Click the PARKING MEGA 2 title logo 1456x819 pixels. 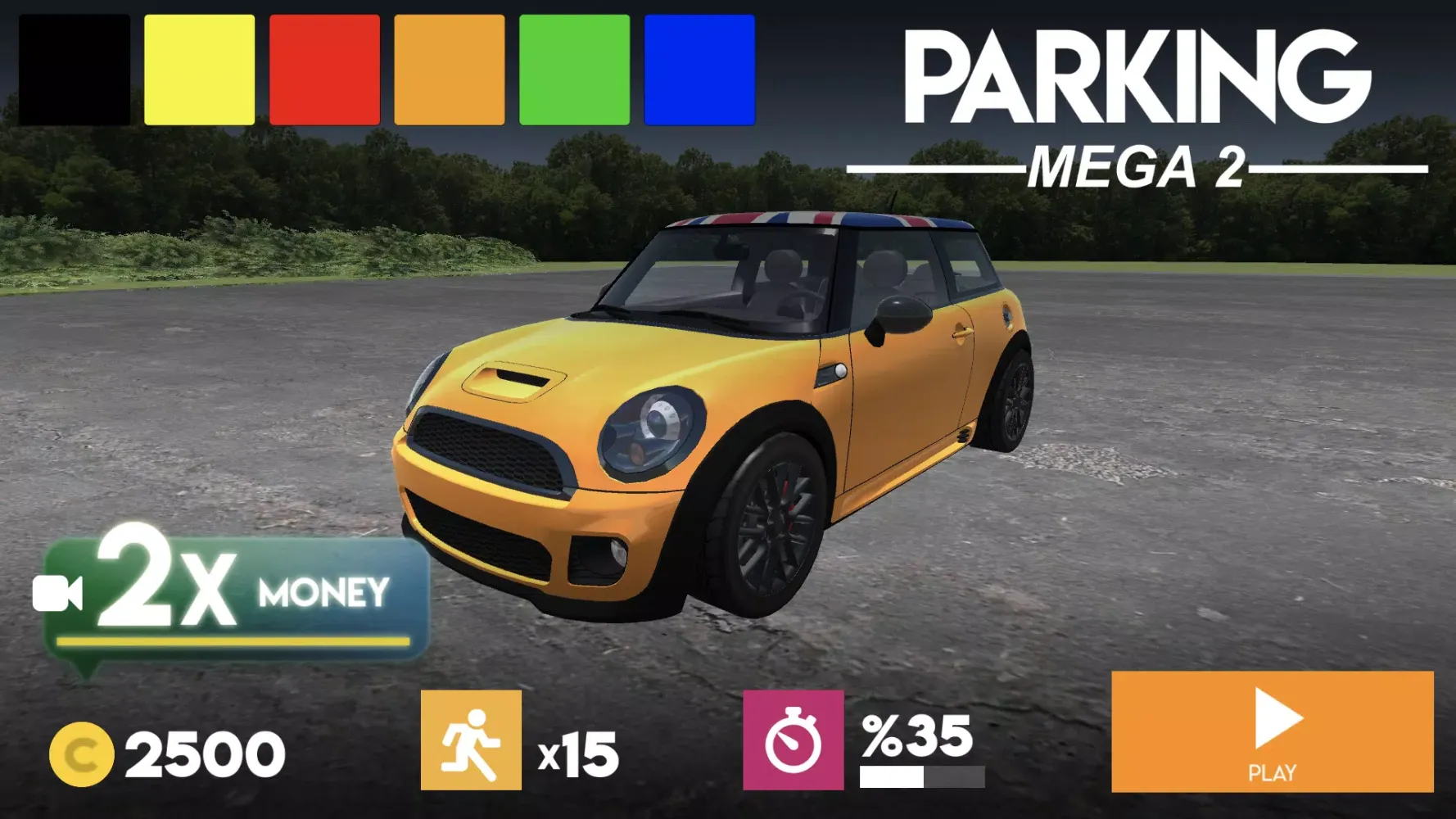click(x=1138, y=106)
